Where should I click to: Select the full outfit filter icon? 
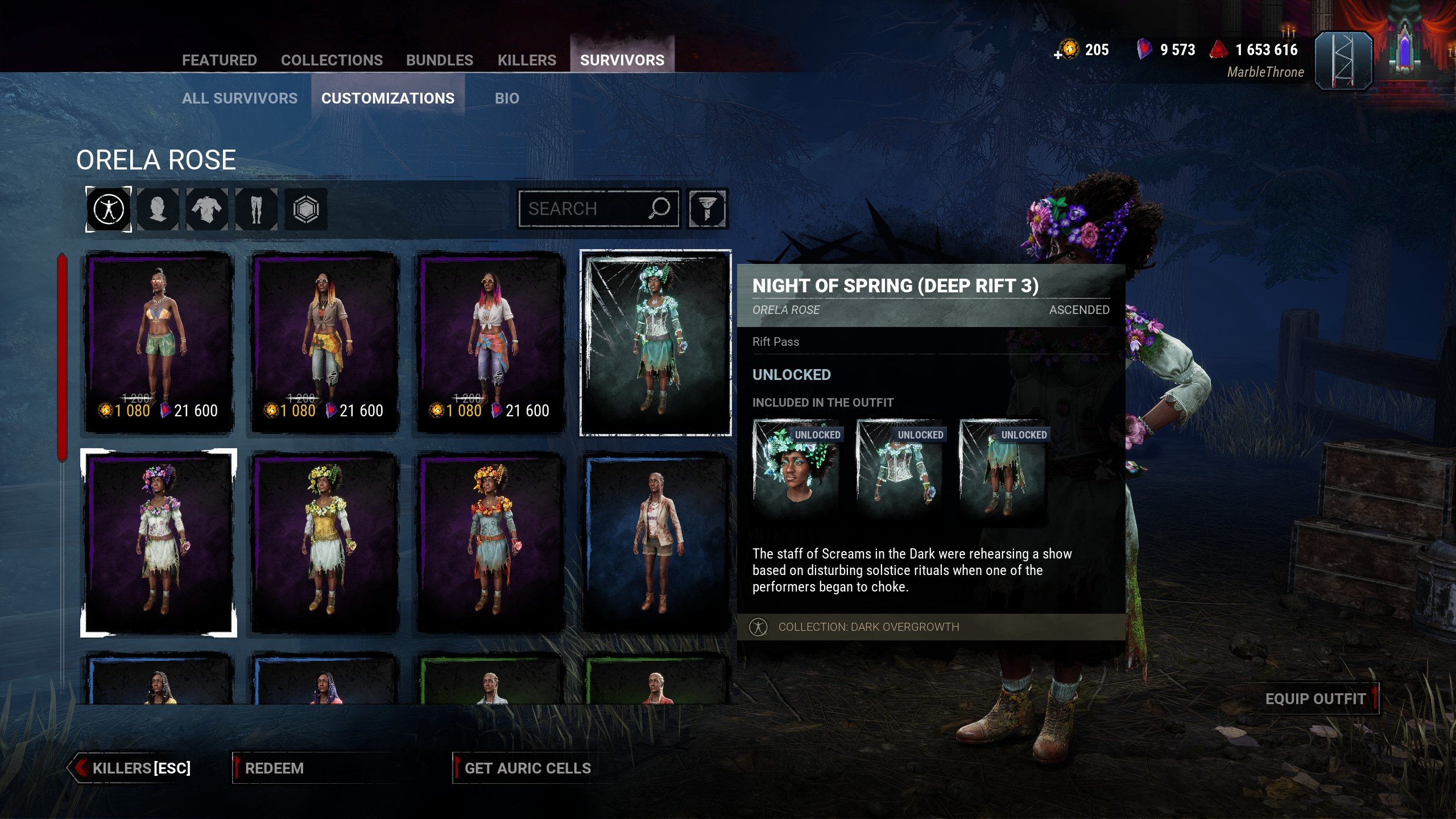tap(109, 209)
